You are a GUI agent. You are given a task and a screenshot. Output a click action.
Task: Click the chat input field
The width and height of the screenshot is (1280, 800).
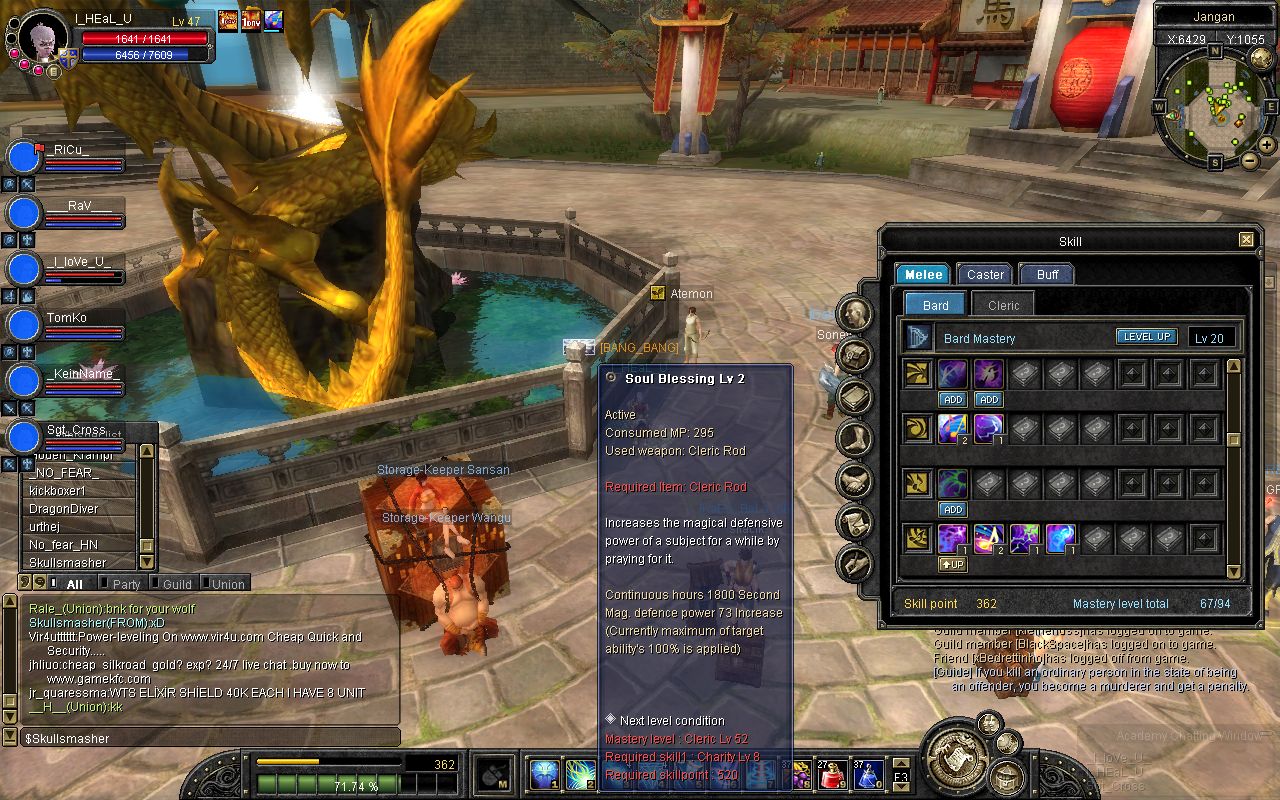point(210,738)
